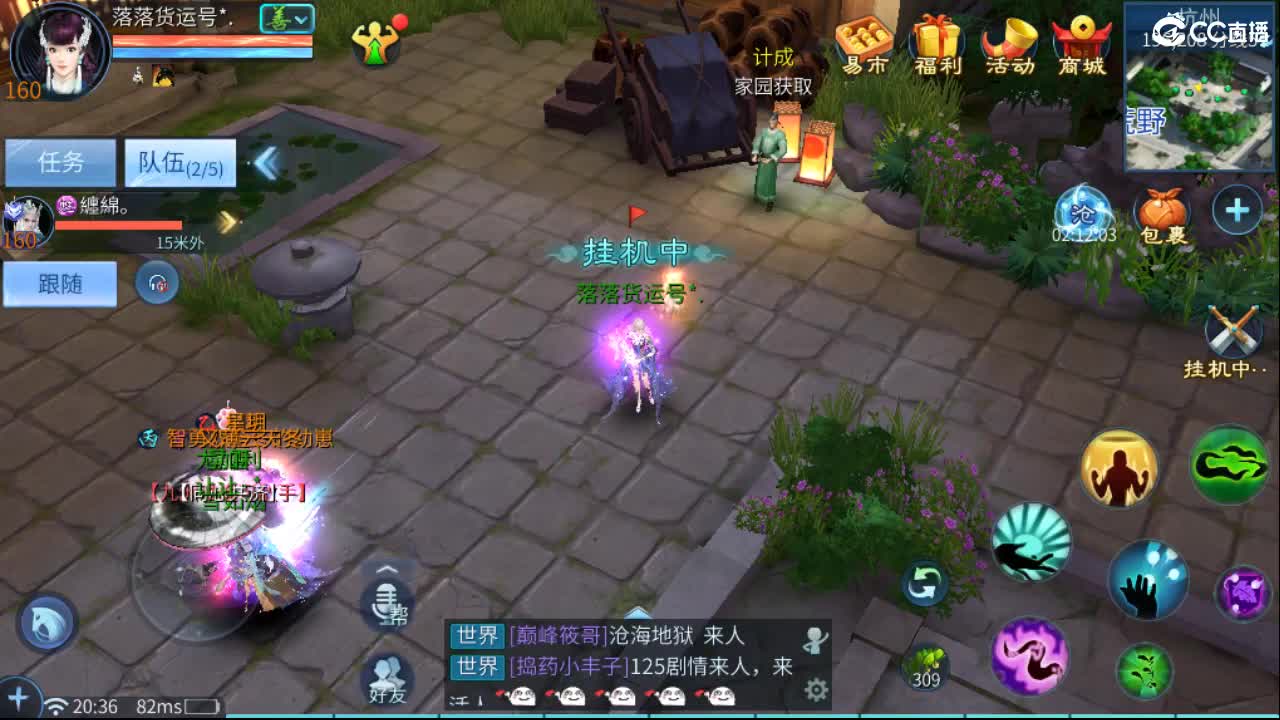The height and width of the screenshot is (720, 1280).
Task: Cast the golden halo buff skill
Action: coord(1117,469)
